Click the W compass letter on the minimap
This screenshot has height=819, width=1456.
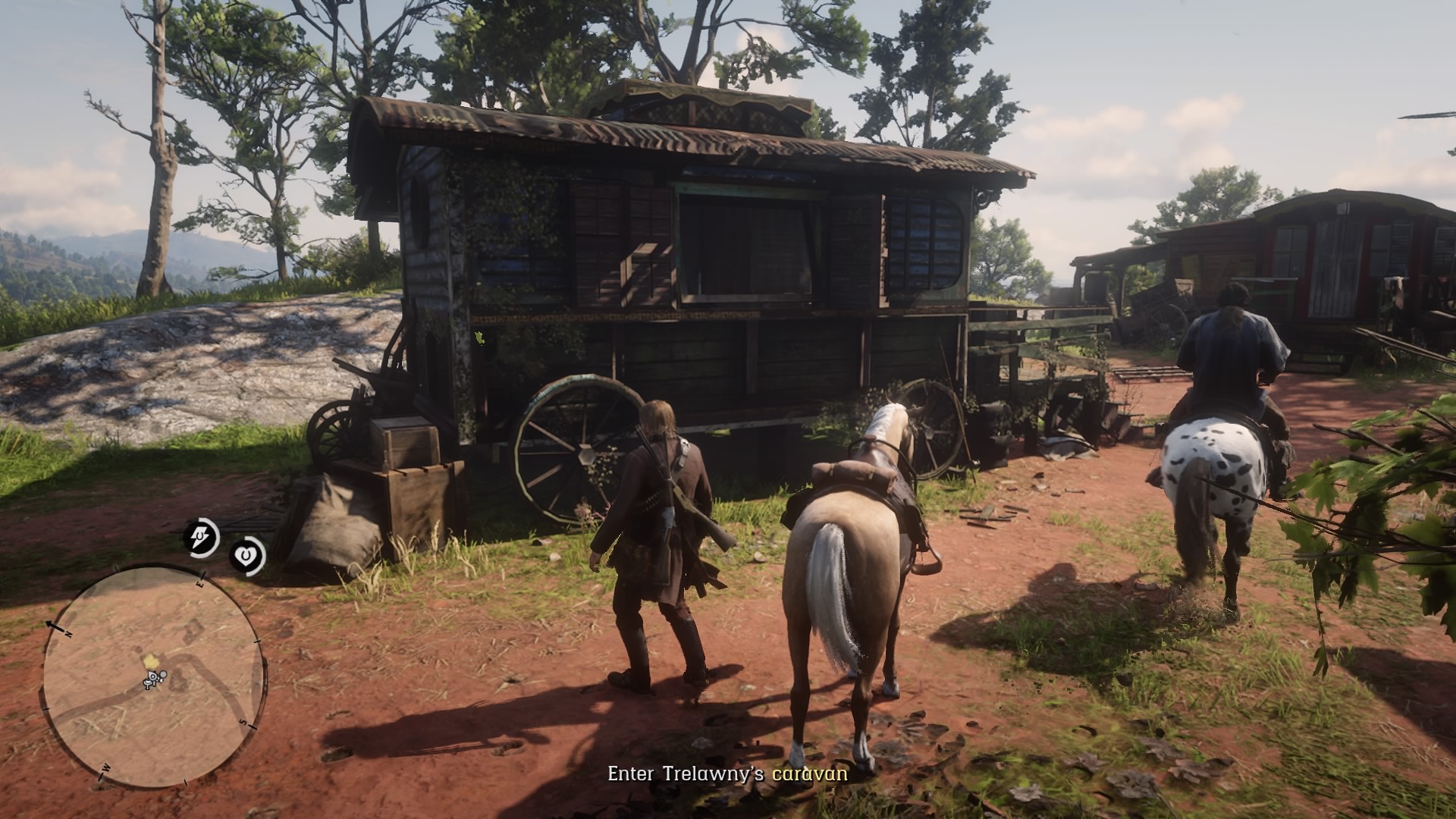coord(105,767)
